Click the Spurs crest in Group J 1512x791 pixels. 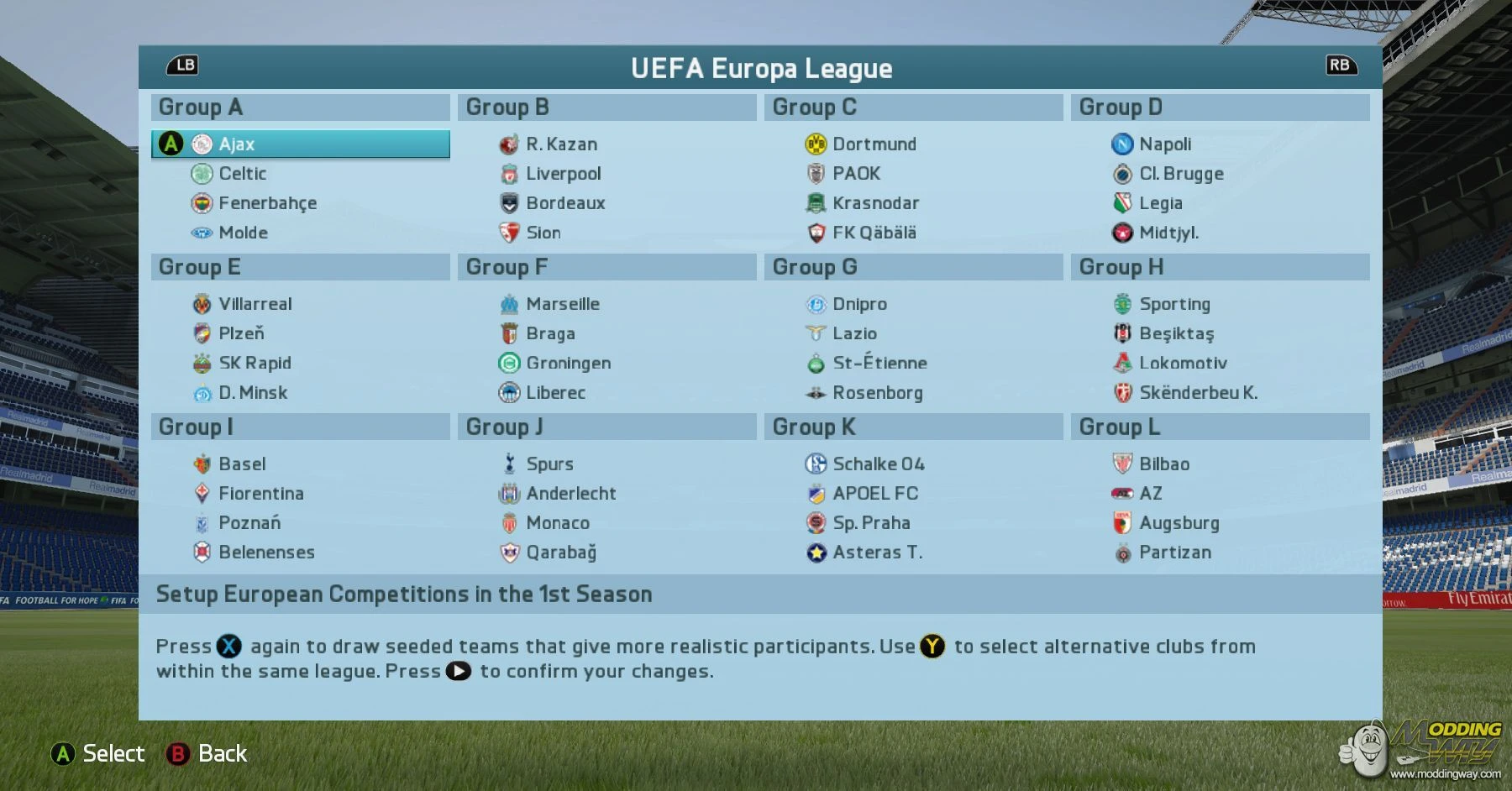[508, 463]
